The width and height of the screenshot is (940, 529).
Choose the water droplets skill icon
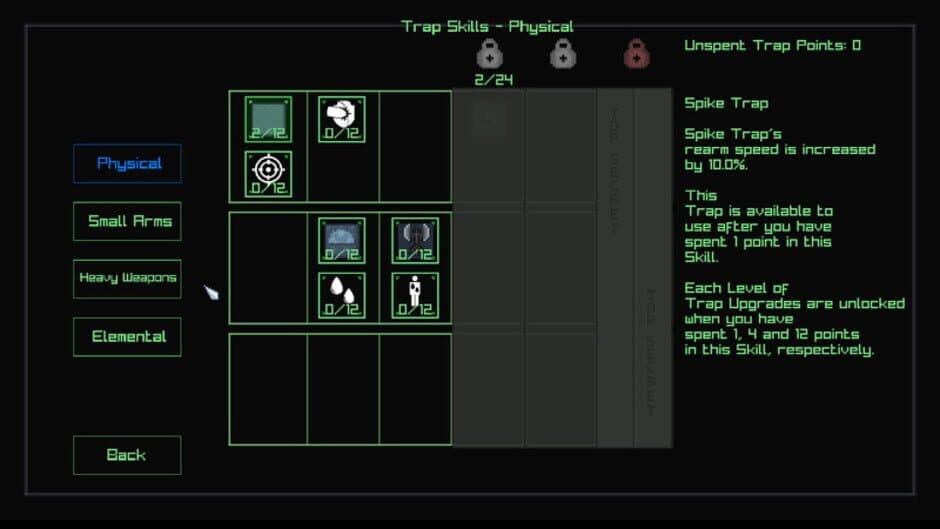tap(341, 295)
